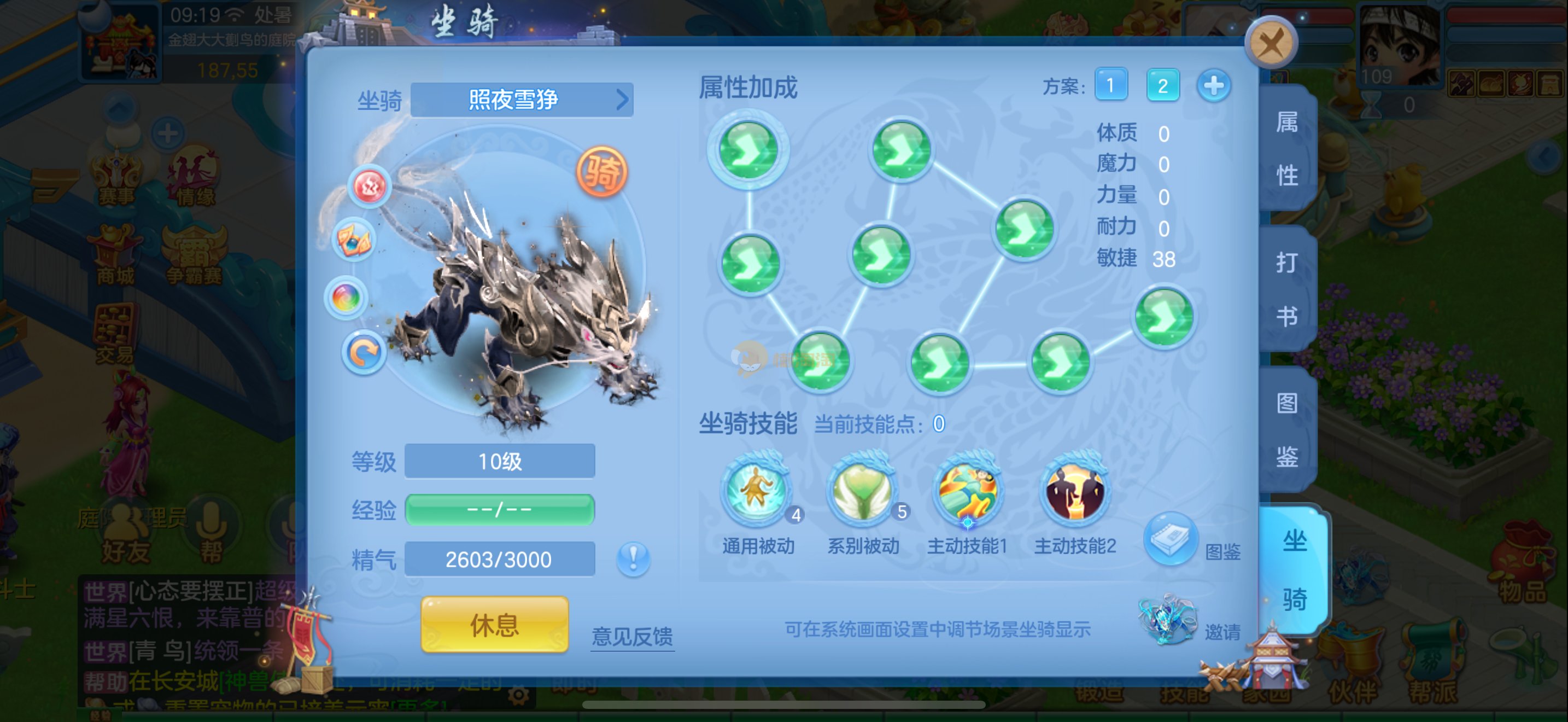The image size is (1568, 722).
Task: Switch to the 属性 tab
Action: pyautogui.click(x=1287, y=149)
